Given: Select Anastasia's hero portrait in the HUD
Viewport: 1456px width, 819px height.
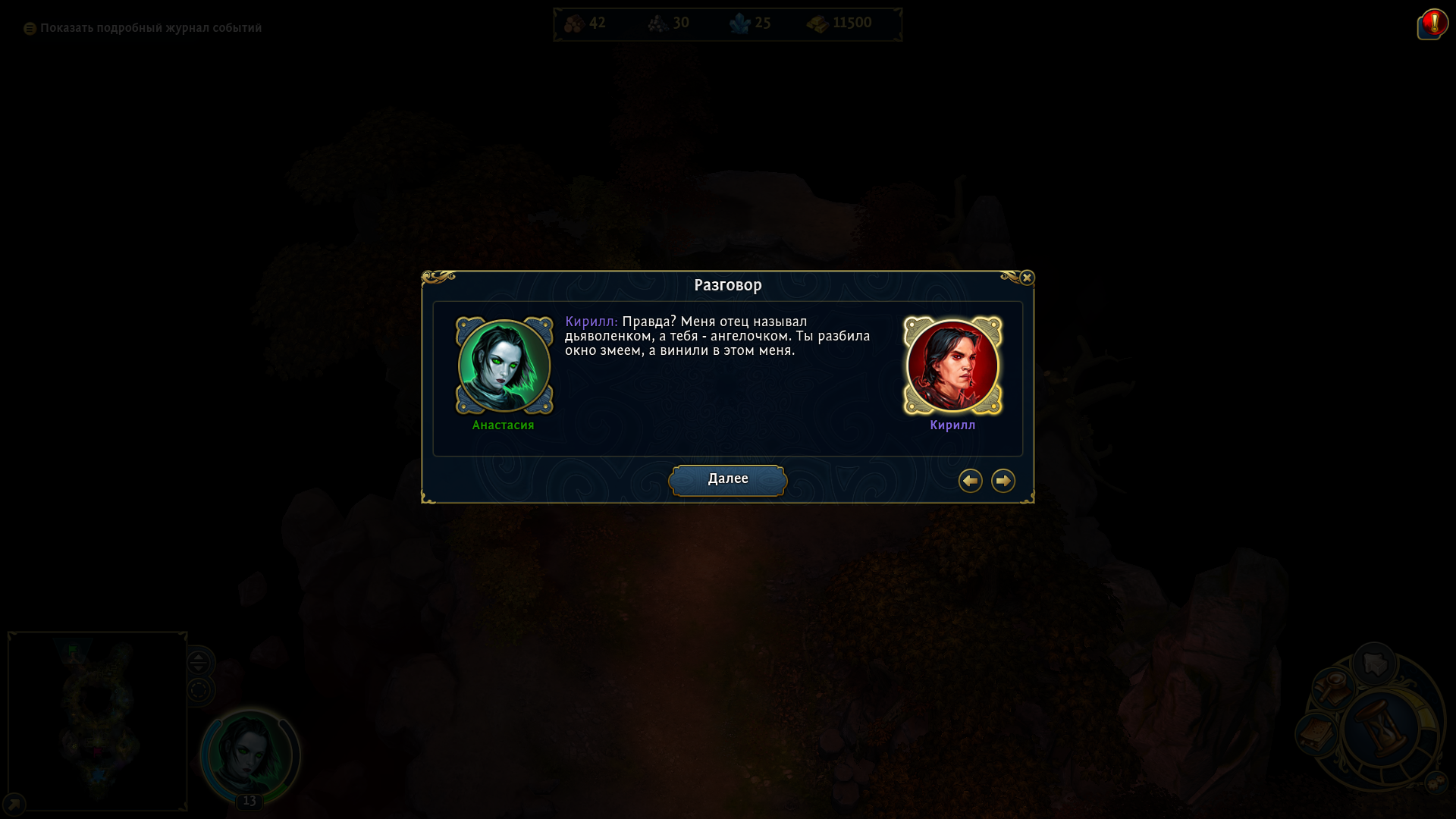Looking at the screenshot, I should [x=250, y=753].
